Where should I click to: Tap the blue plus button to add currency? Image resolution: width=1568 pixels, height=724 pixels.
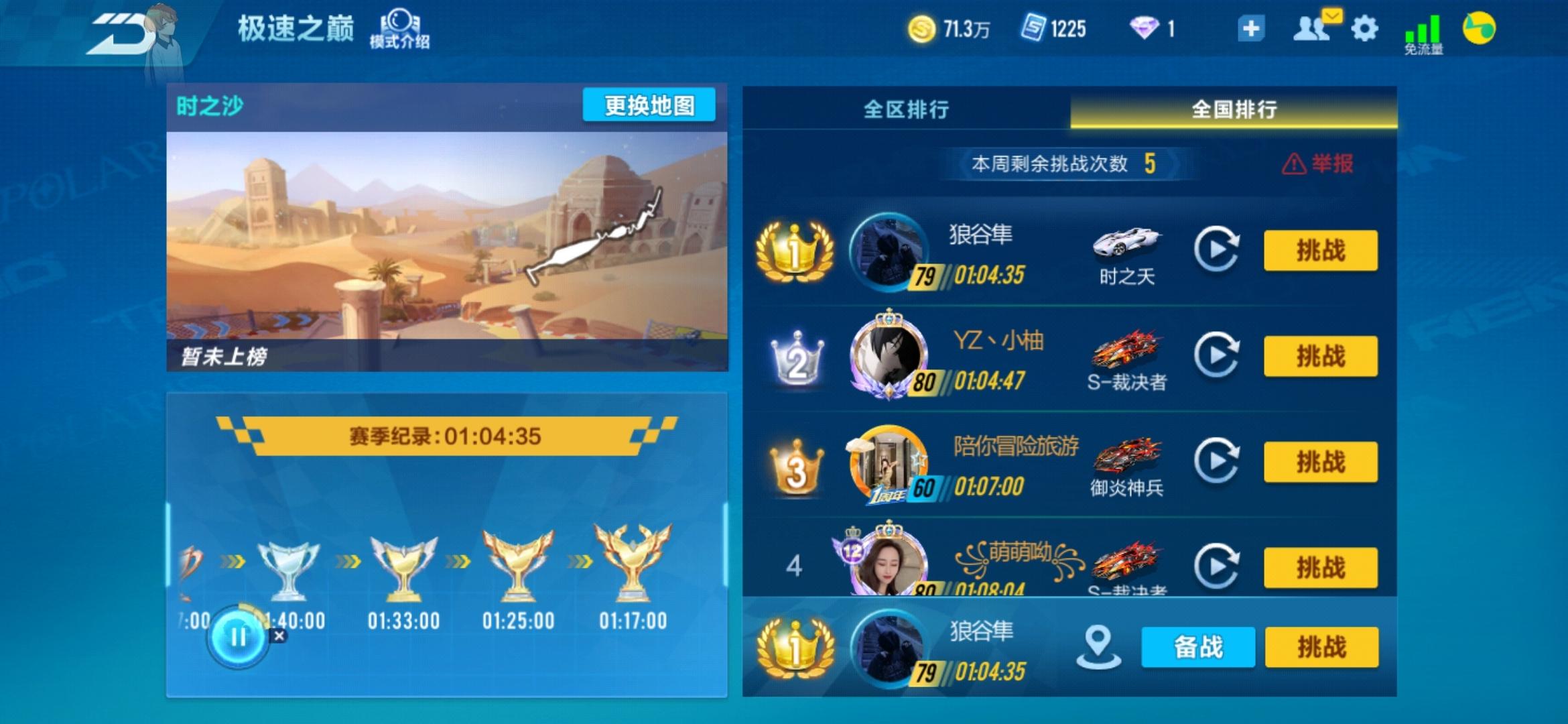click(x=1250, y=29)
